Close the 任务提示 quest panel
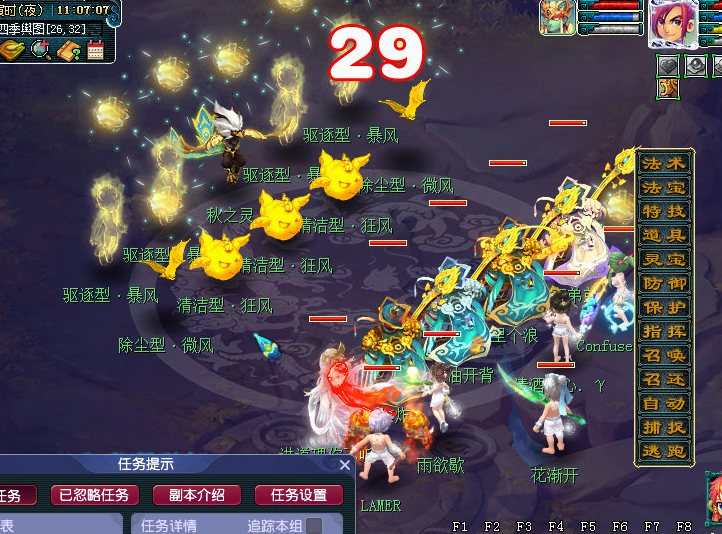722x534 pixels. coord(345,465)
